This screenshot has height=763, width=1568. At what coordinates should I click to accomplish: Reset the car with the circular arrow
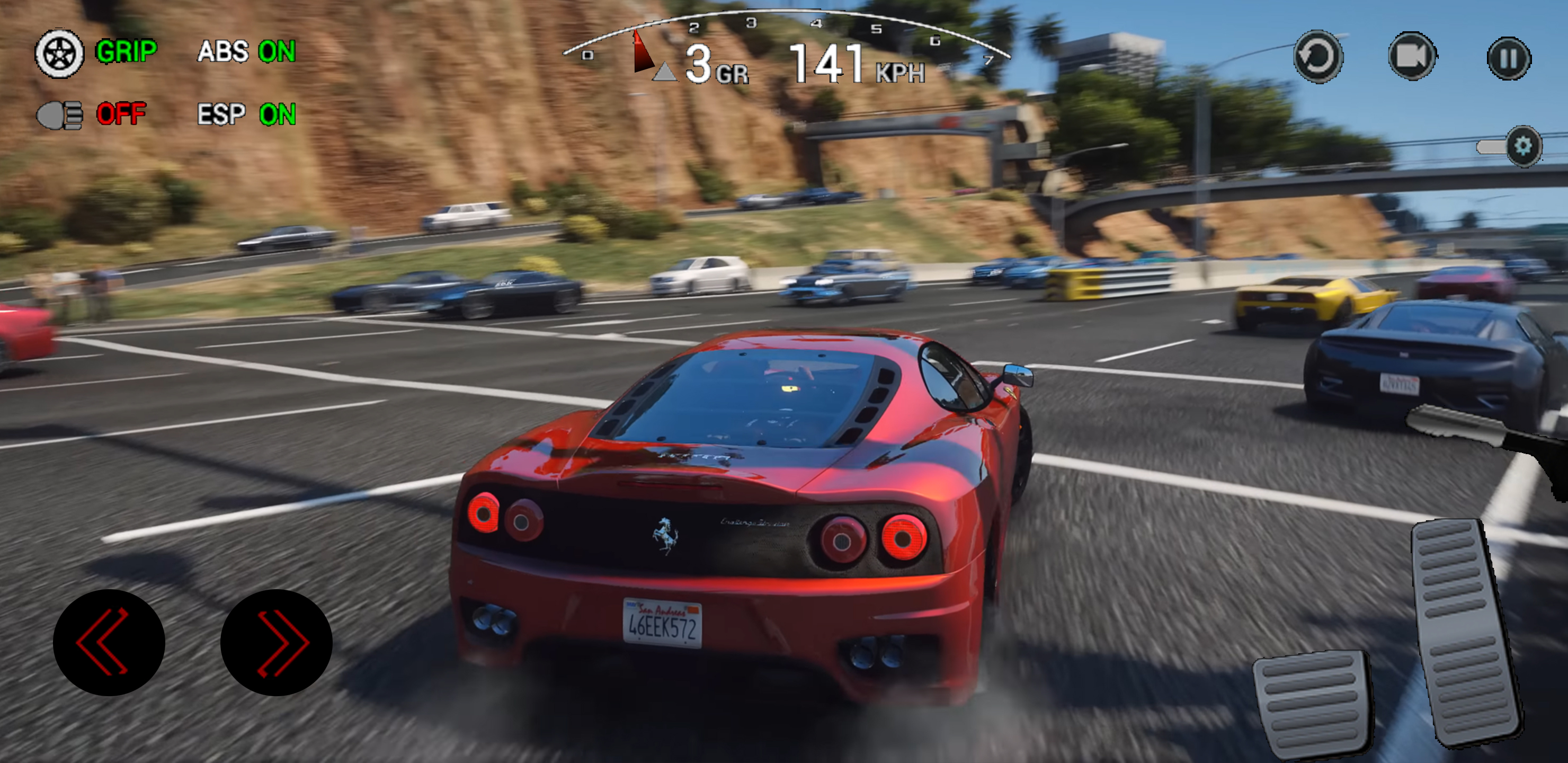coord(1318,57)
